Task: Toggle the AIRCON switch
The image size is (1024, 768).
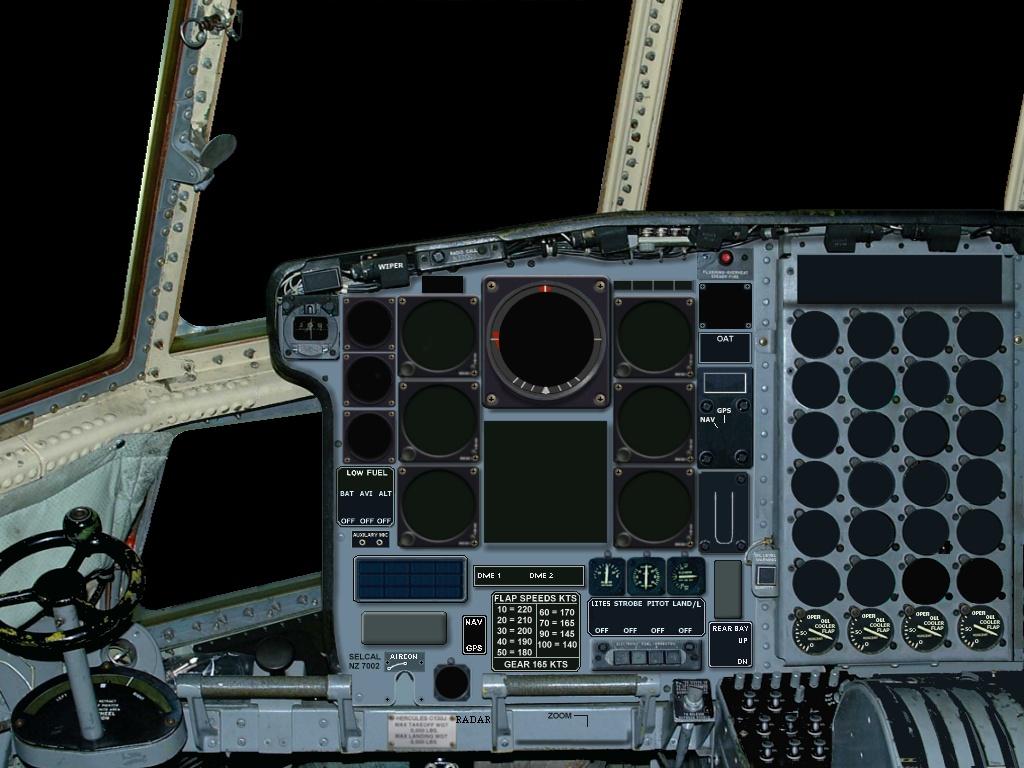Action: coord(404,661)
